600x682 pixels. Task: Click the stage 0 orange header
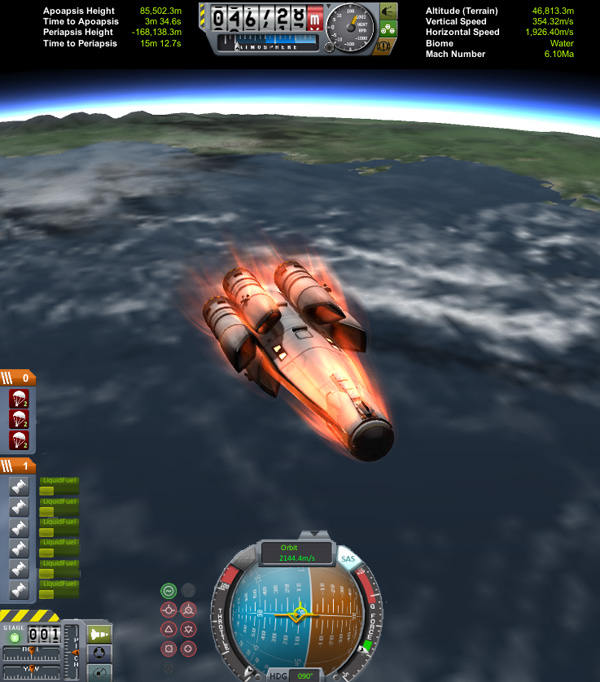pyautogui.click(x=20, y=378)
